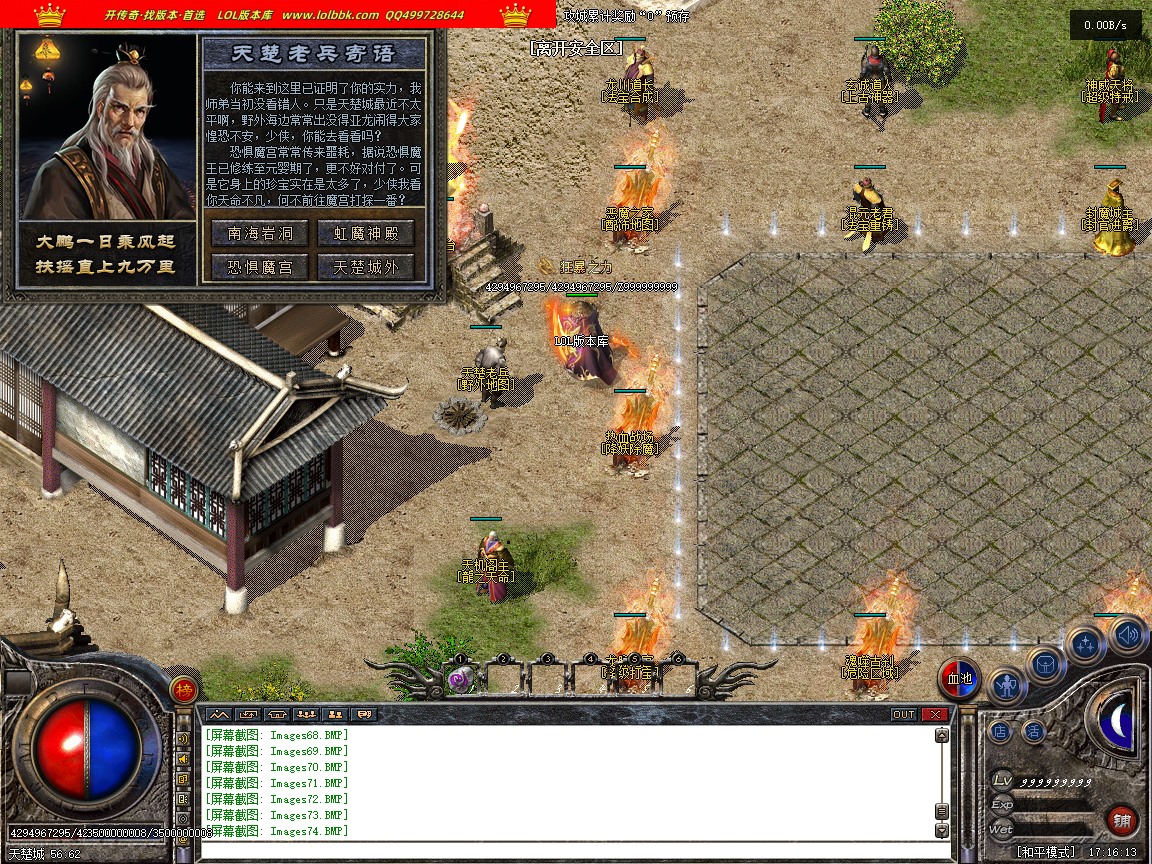The height and width of the screenshot is (864, 1152).
Task: Use the purple item in hotbar slot 1
Action: click(461, 679)
